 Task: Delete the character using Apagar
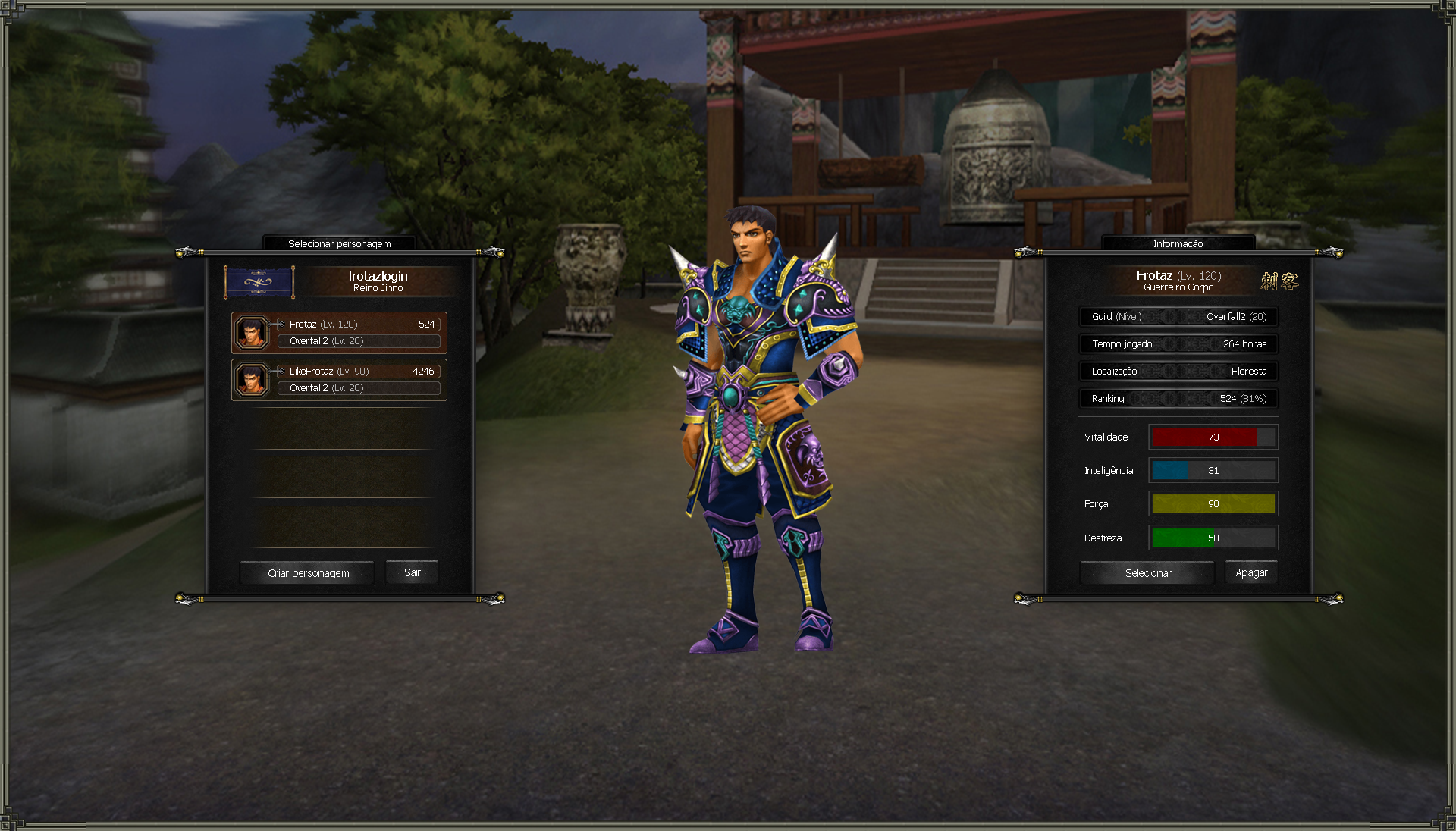(x=1250, y=572)
